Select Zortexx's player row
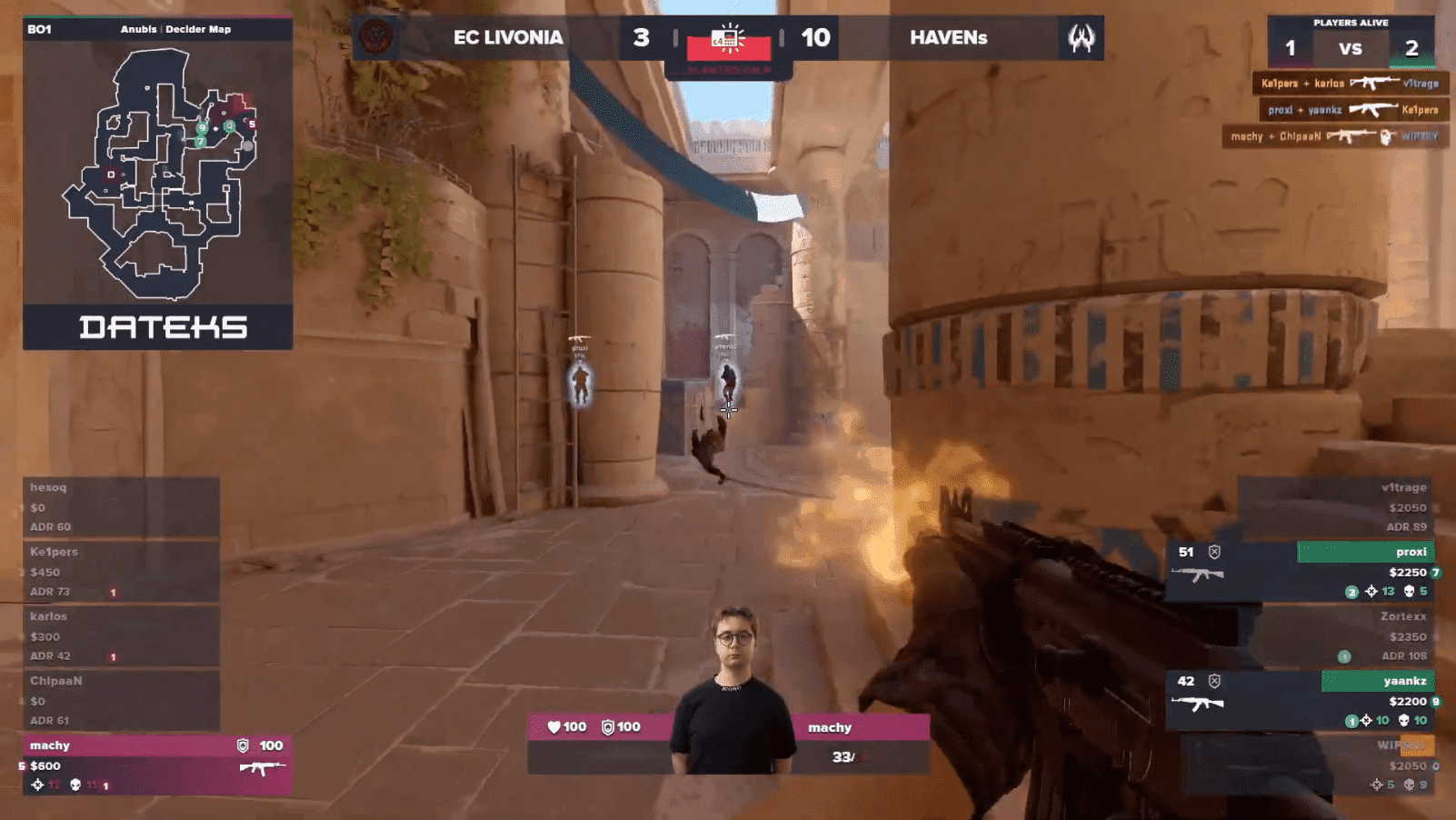The height and width of the screenshot is (820, 1456). pos(1336,635)
